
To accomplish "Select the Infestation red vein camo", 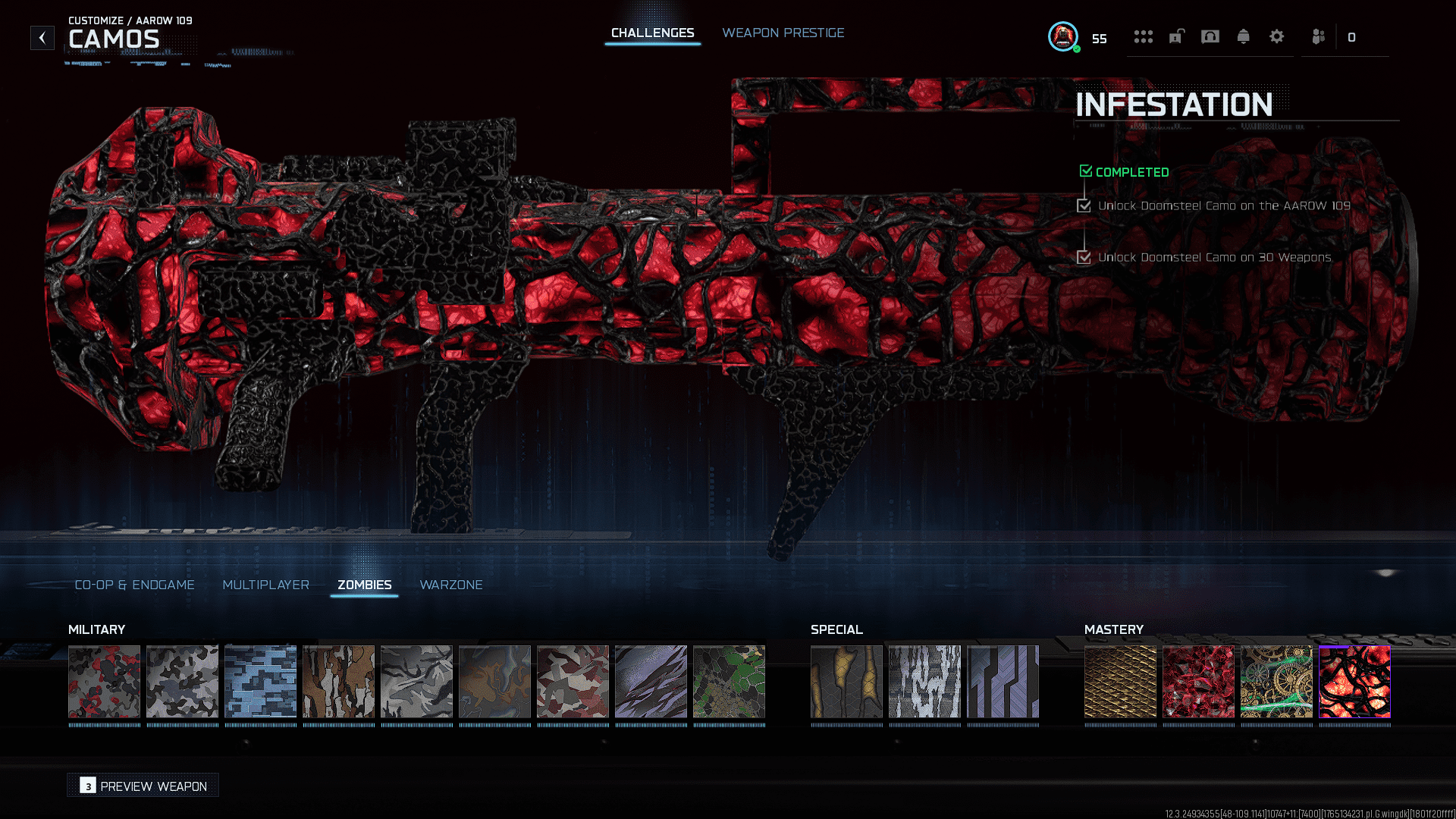I will click(x=1354, y=681).
